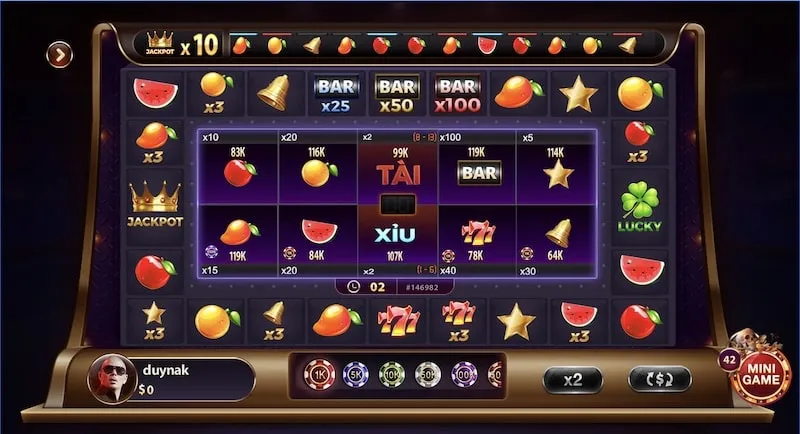The image size is (800, 434).
Task: Bet on the 777 x40 tile
Action: (x=478, y=238)
